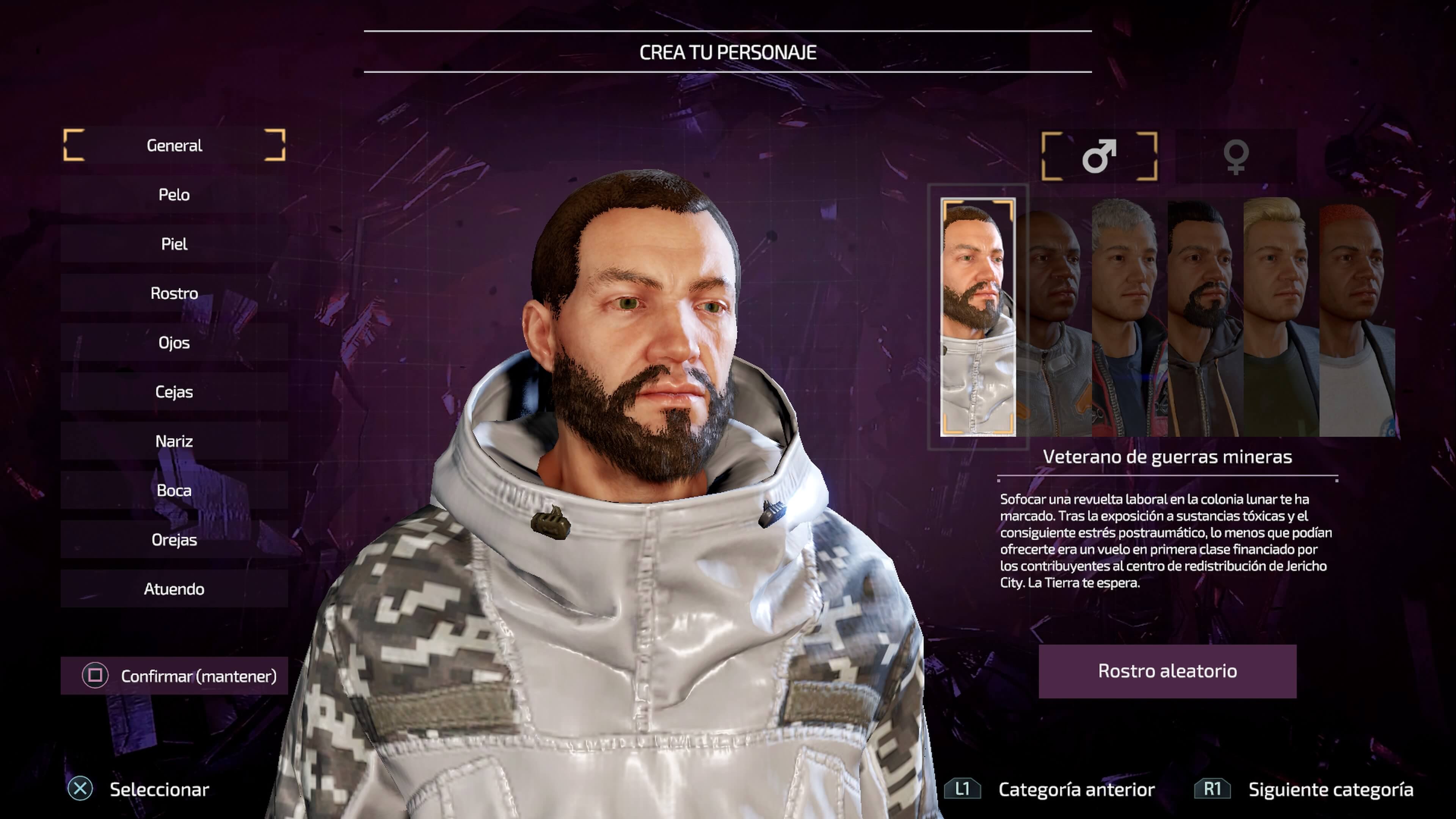Select the Ojos category
Screen dimensions: 1456x819
(174, 342)
